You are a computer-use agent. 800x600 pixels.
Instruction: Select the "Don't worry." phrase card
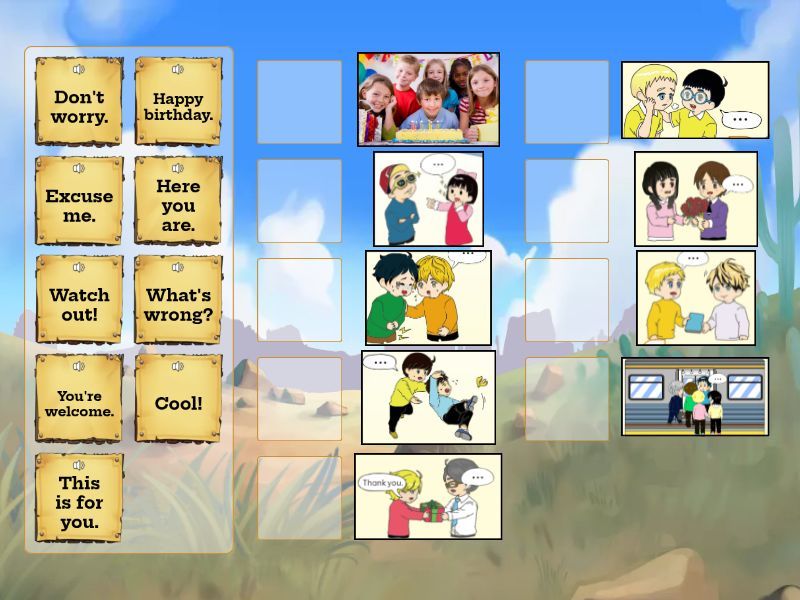click(x=79, y=107)
